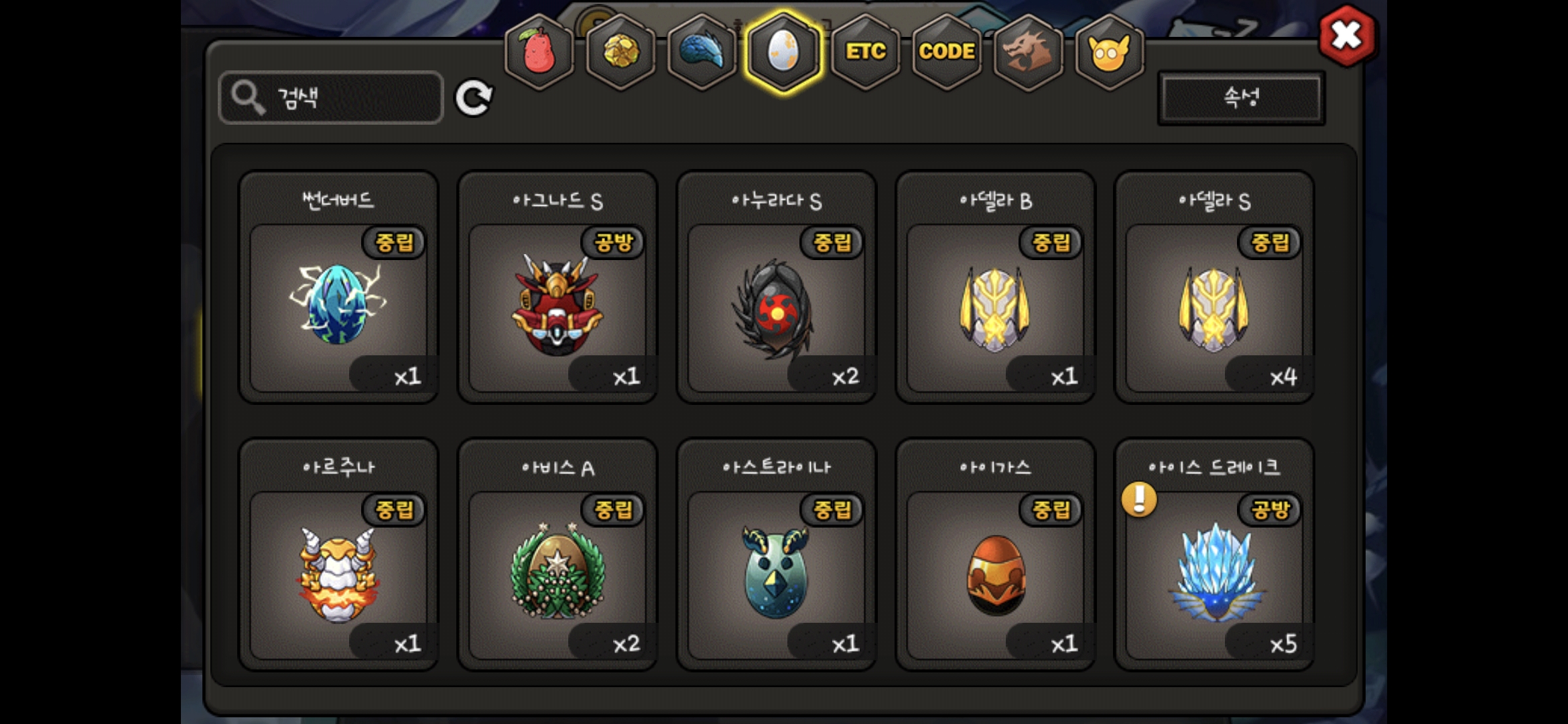Switch to the gold nugget tab
Image resolution: width=1568 pixels, height=724 pixels.
[620, 52]
